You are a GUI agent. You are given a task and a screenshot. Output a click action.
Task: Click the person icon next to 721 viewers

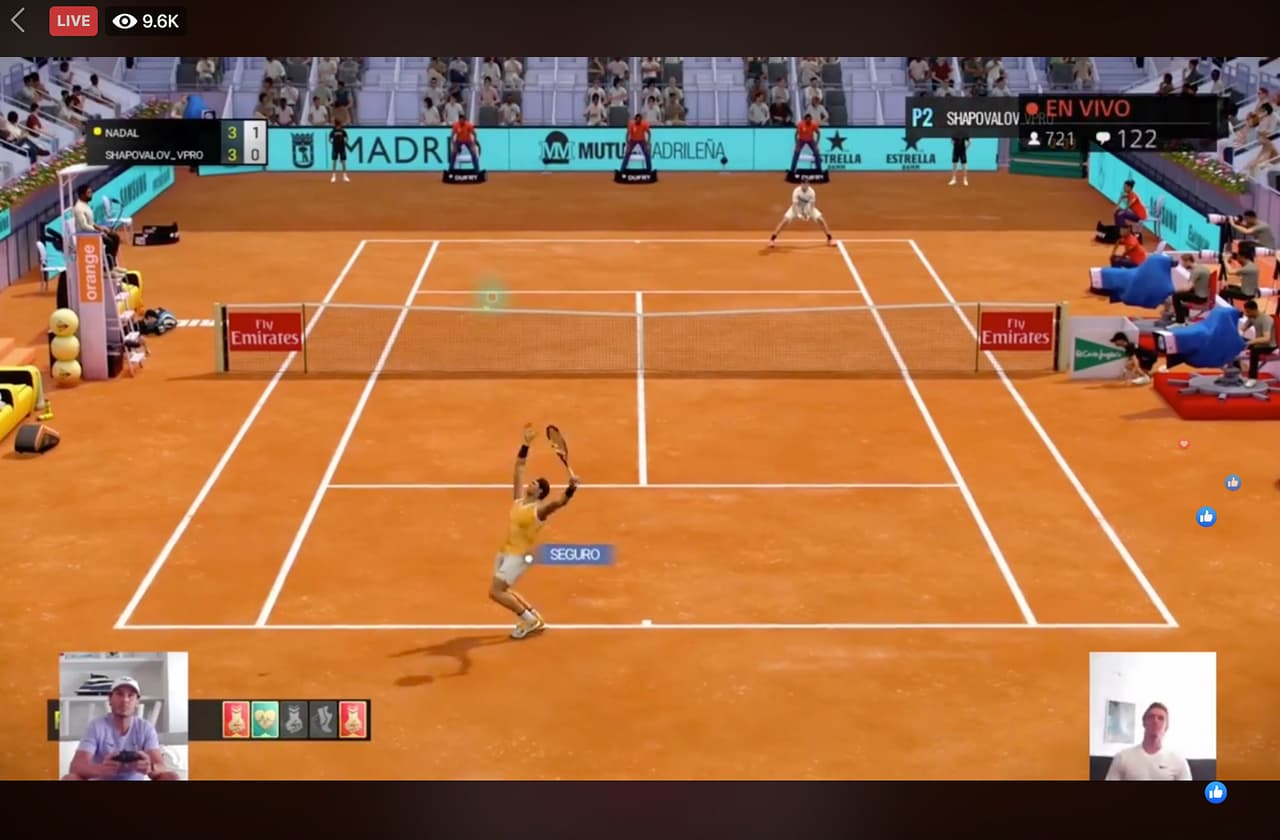point(1035,137)
